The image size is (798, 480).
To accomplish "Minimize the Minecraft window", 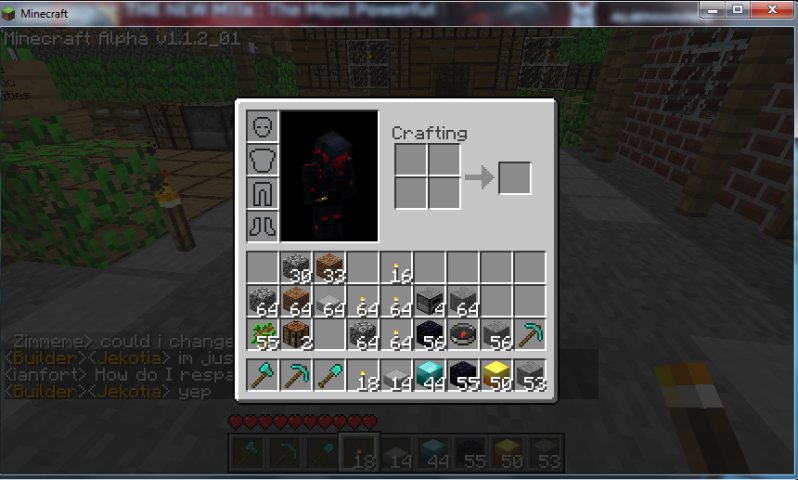I will click(x=713, y=11).
